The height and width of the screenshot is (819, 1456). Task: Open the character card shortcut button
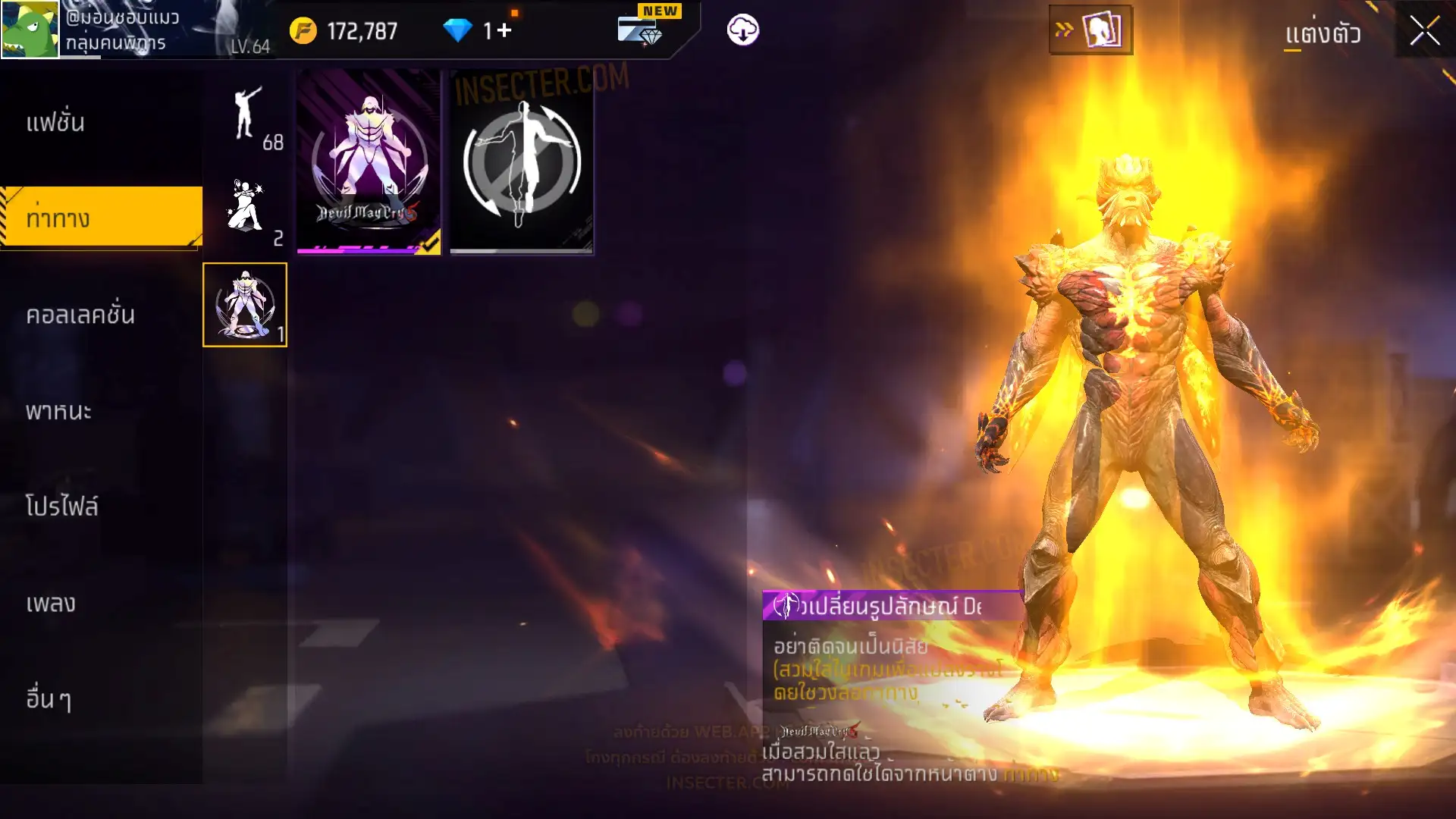coord(1090,30)
